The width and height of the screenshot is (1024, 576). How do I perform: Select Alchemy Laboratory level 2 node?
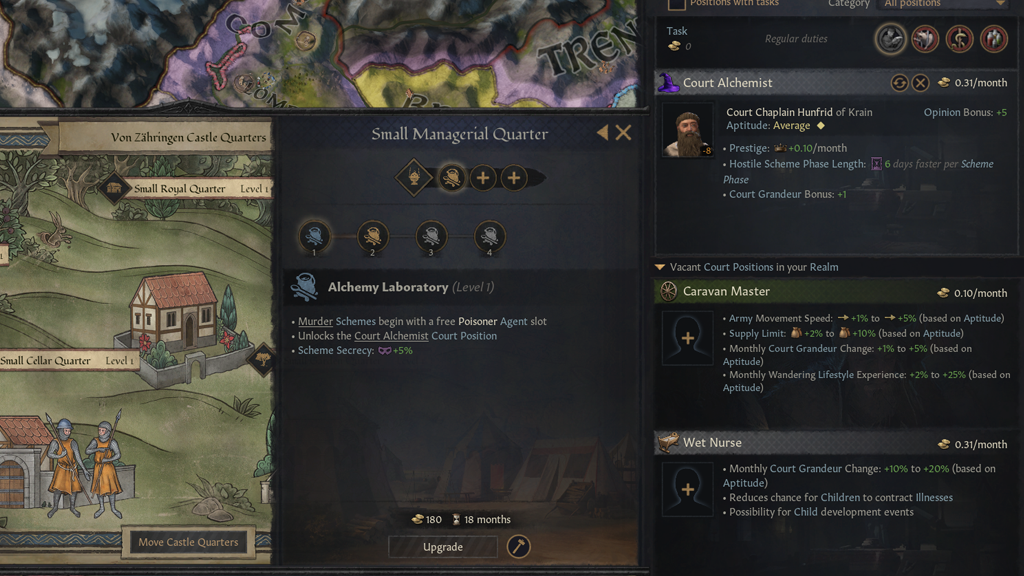point(372,236)
